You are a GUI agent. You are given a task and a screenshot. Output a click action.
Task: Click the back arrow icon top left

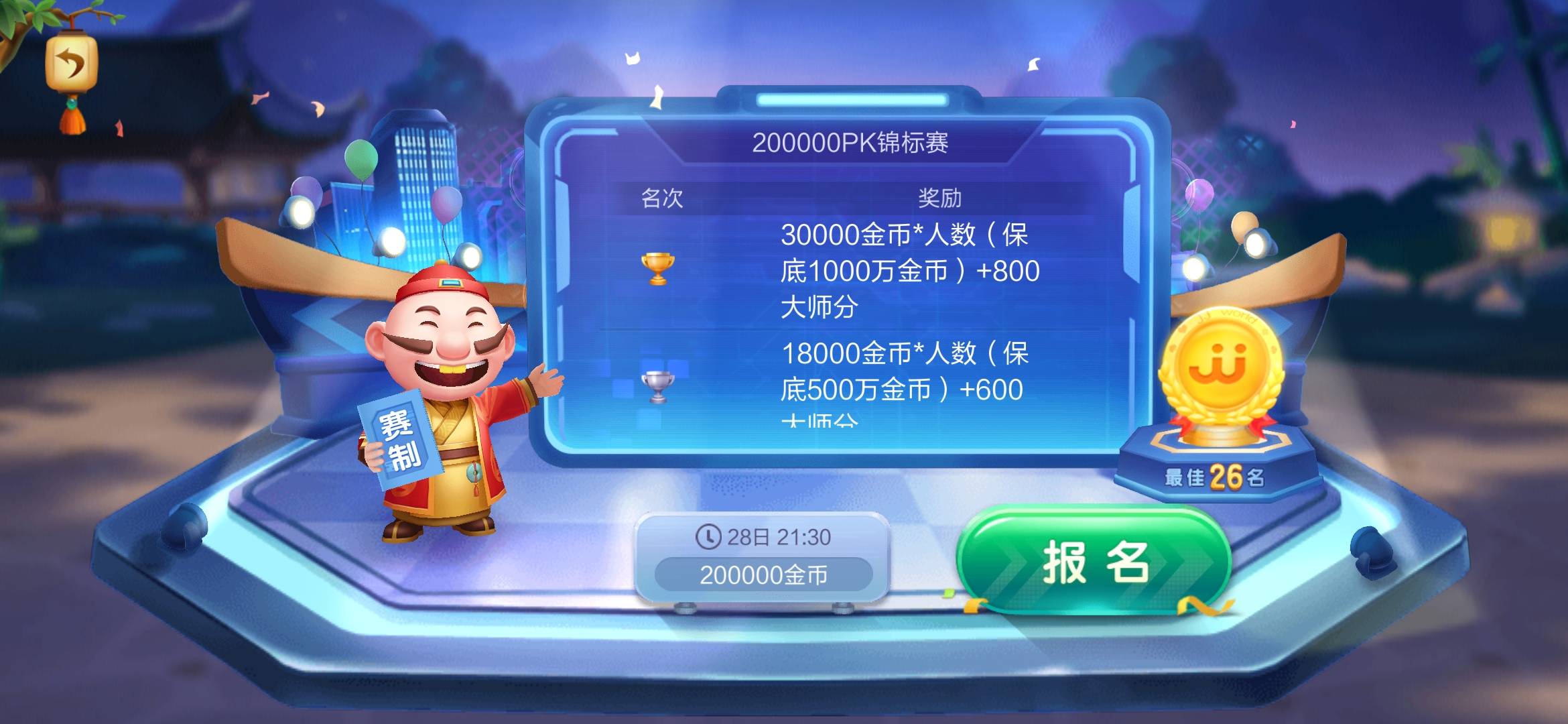pos(69,64)
